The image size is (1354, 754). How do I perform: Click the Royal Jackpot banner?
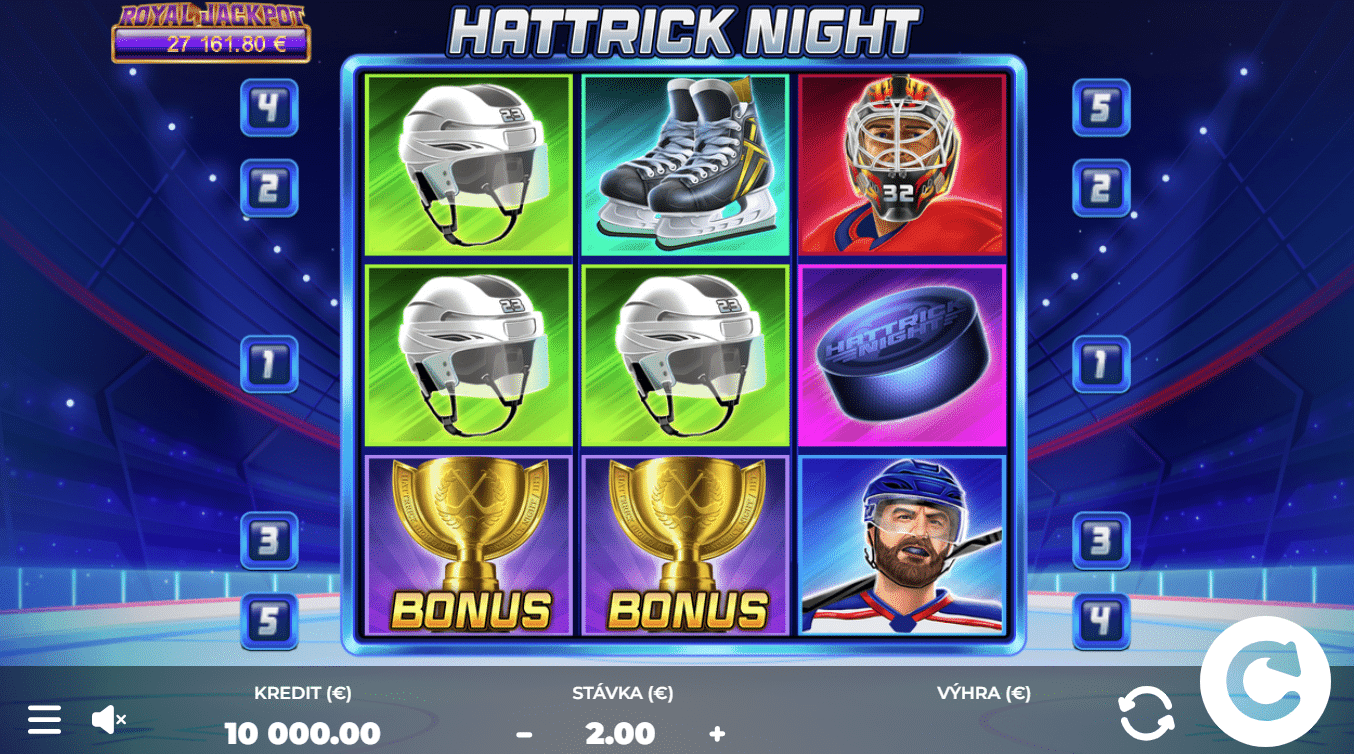coord(211,30)
